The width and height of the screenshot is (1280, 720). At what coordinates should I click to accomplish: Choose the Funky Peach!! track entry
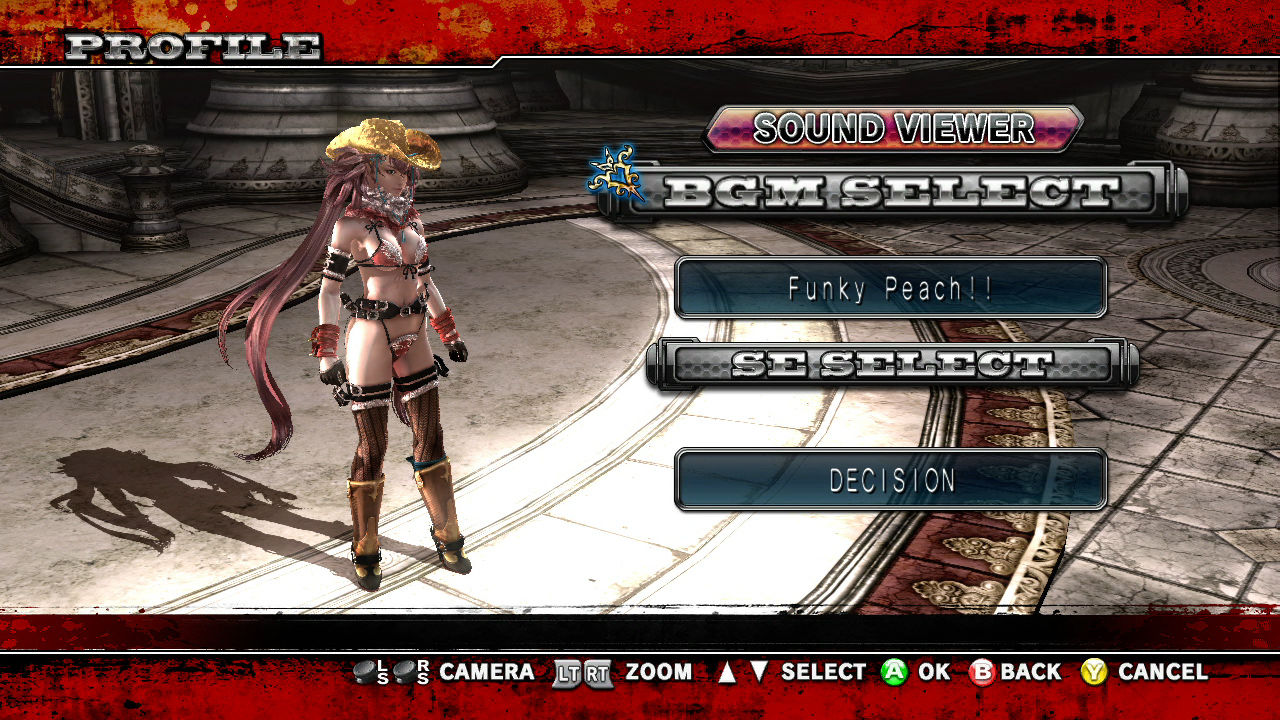(x=890, y=288)
